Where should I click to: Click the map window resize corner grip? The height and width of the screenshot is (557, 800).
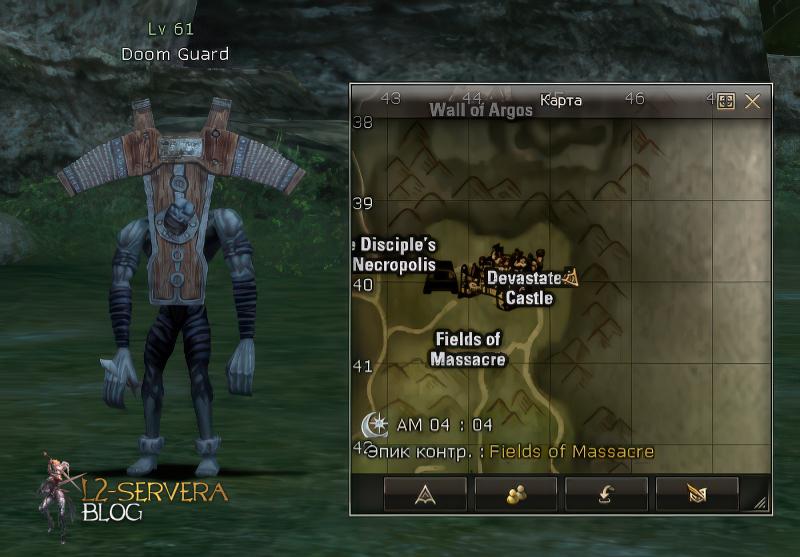coord(761,504)
